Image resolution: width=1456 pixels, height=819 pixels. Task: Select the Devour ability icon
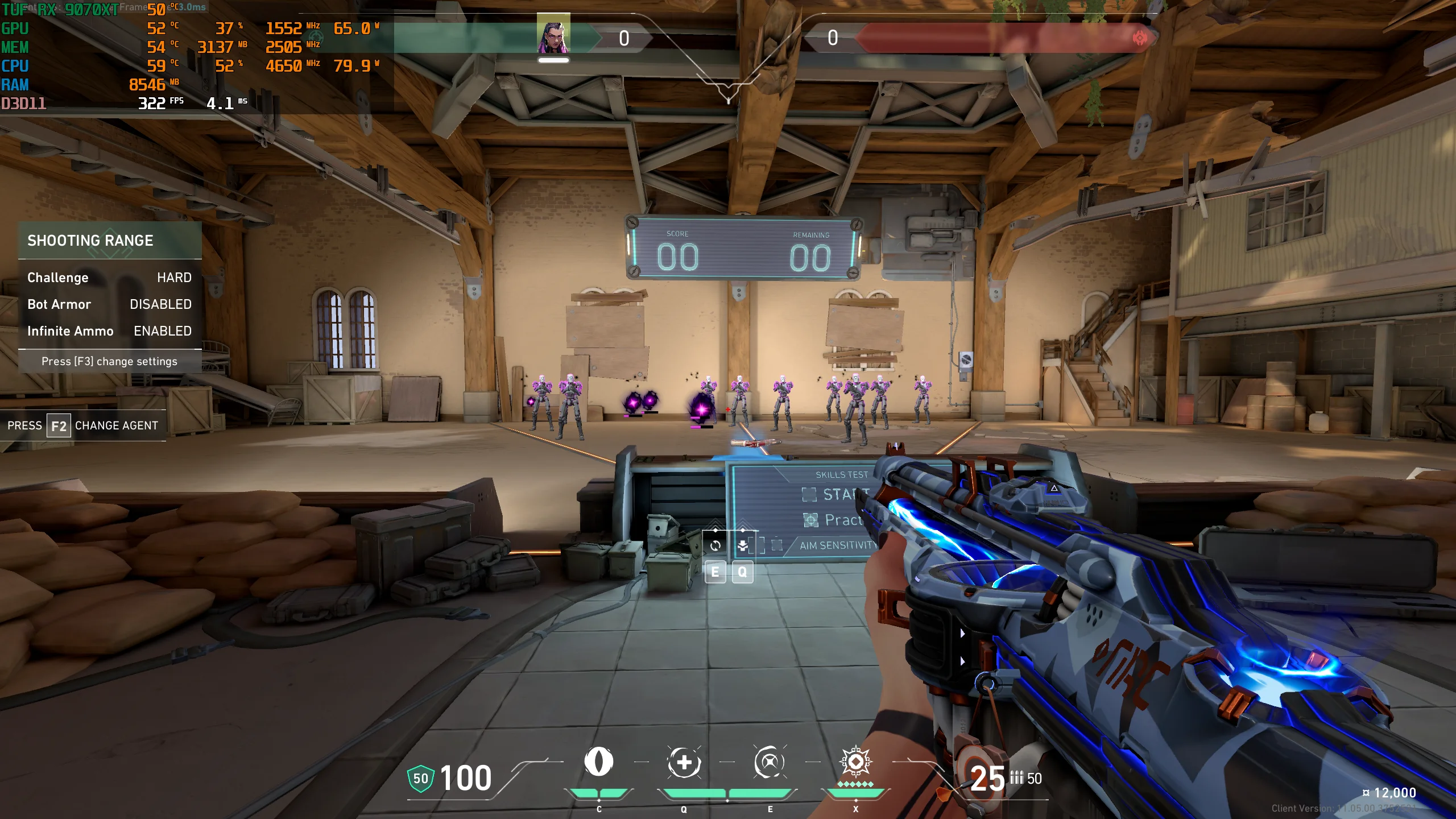pos(684,762)
